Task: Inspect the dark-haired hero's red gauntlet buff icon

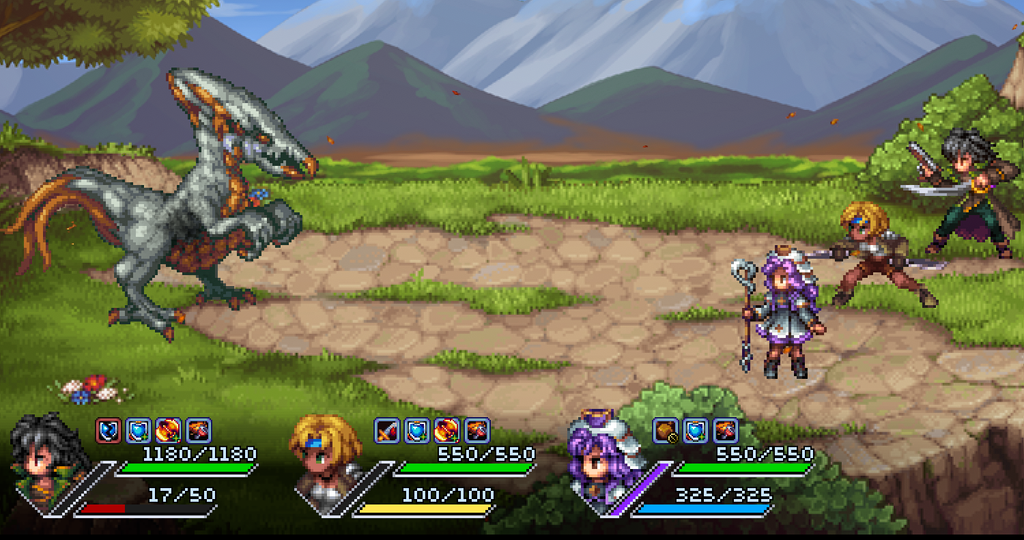Action: (x=198, y=430)
